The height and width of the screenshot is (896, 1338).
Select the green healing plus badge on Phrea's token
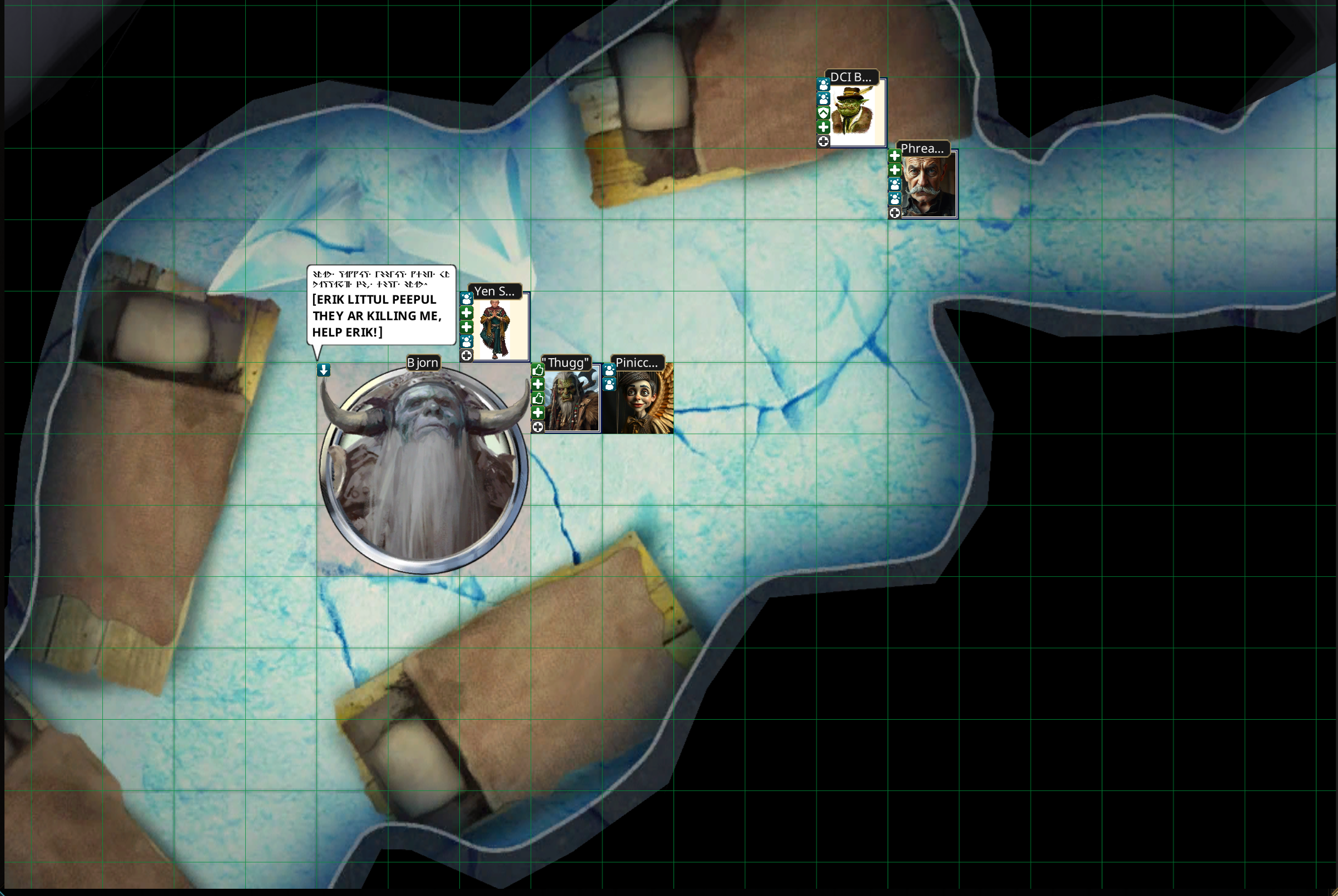point(895,157)
